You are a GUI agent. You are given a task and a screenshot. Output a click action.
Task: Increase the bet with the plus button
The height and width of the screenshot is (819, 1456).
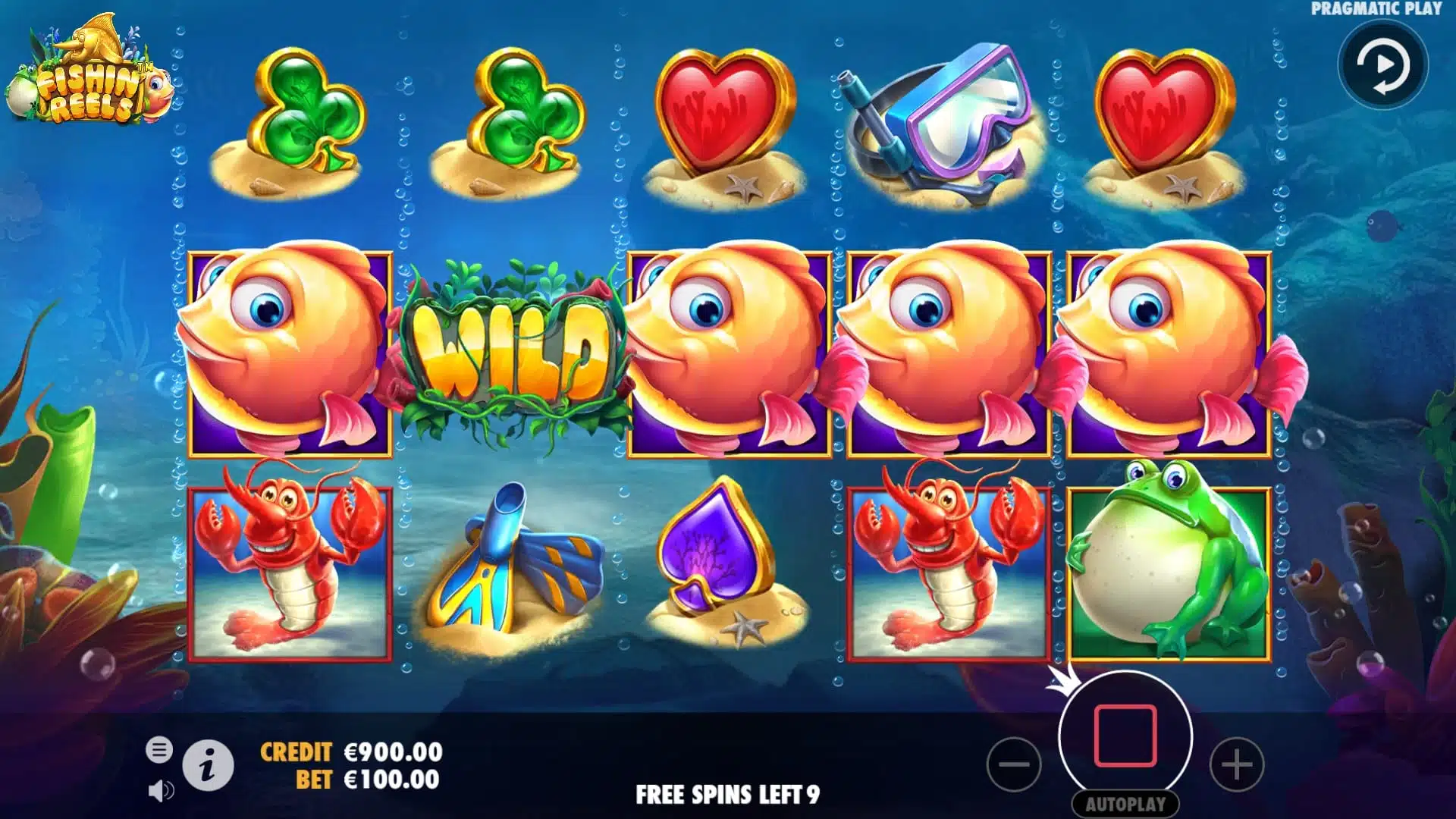coord(1236,764)
